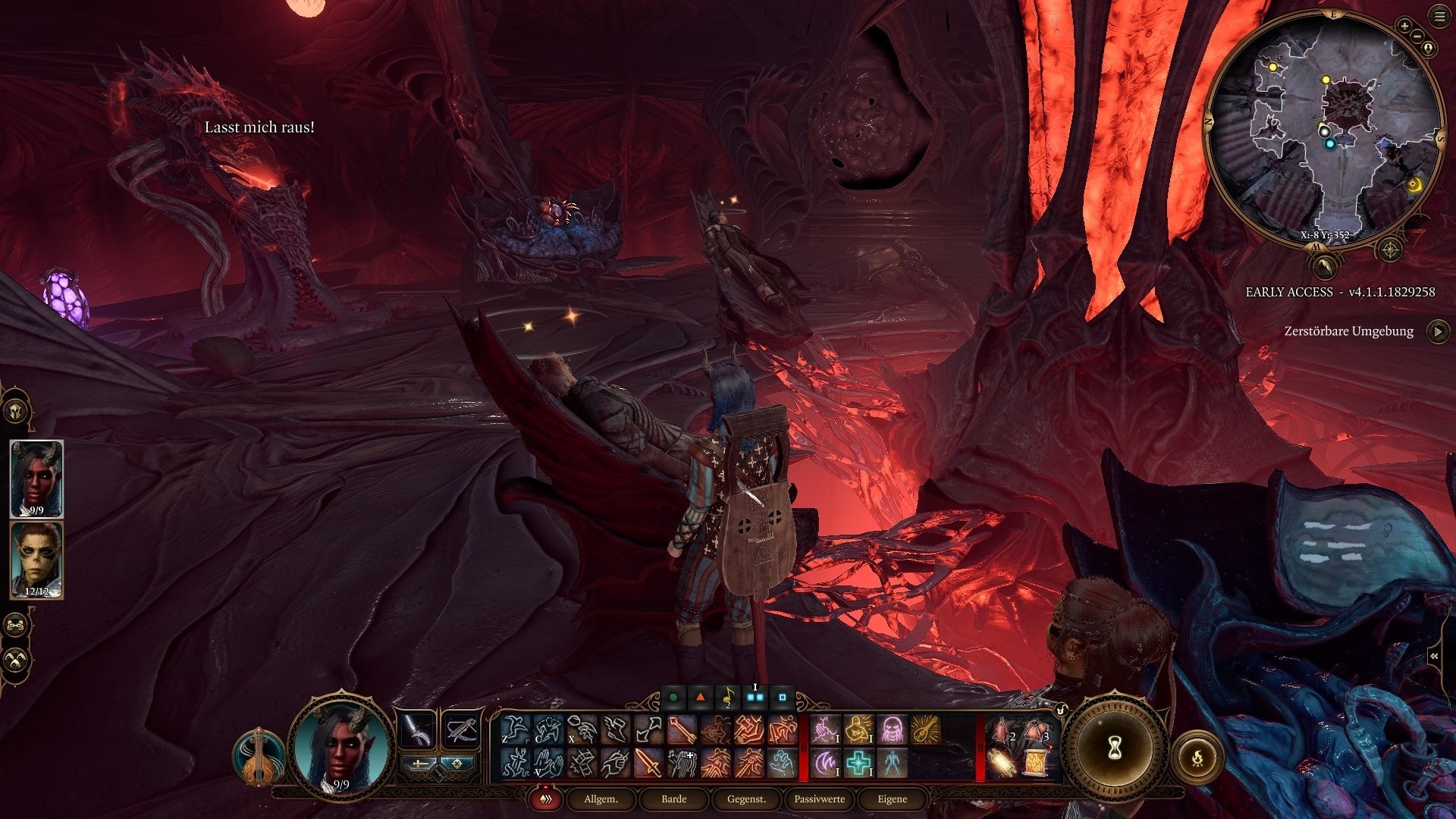The image size is (1456, 819).
Task: Click the hourglass end turn button
Action: tap(1115, 748)
